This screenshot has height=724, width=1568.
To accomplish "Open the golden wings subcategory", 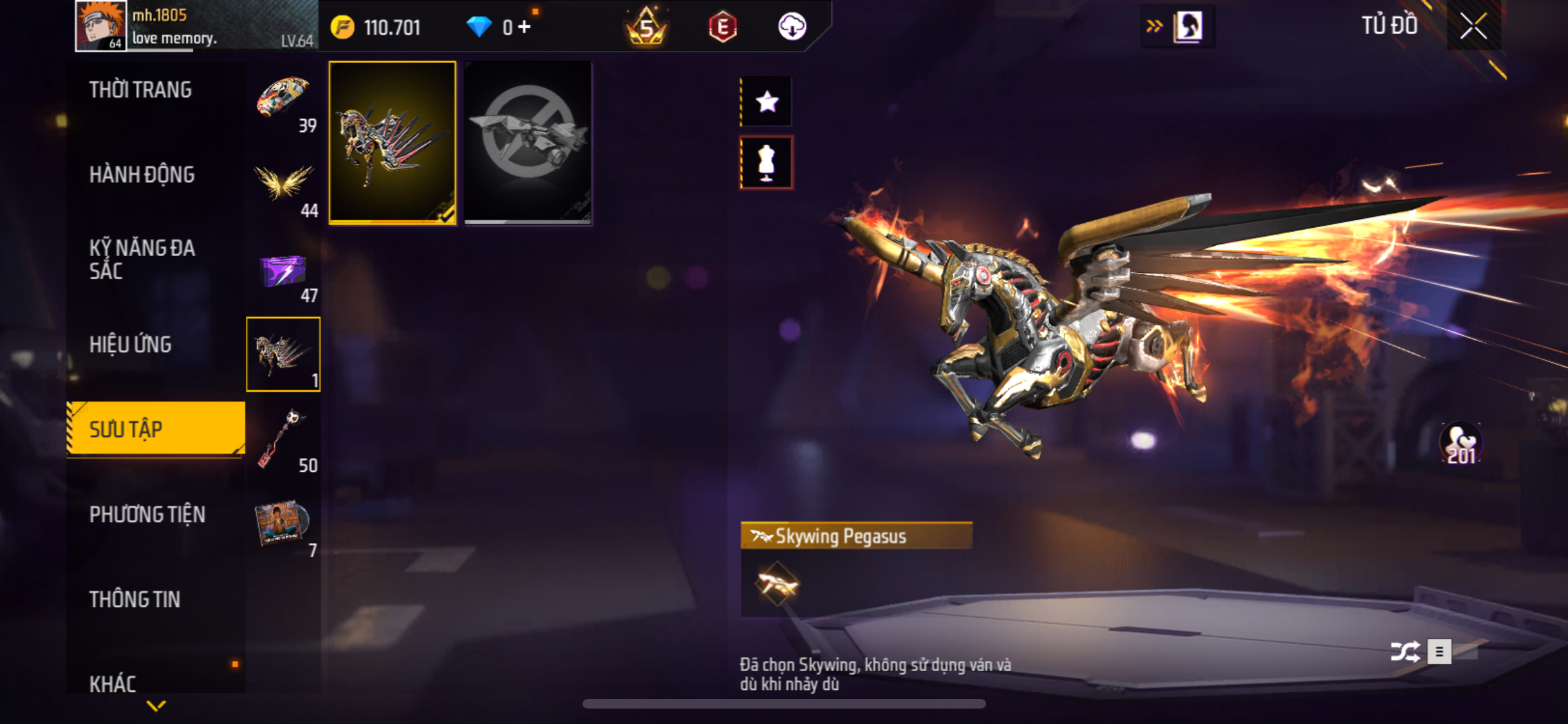I will pyautogui.click(x=283, y=185).
